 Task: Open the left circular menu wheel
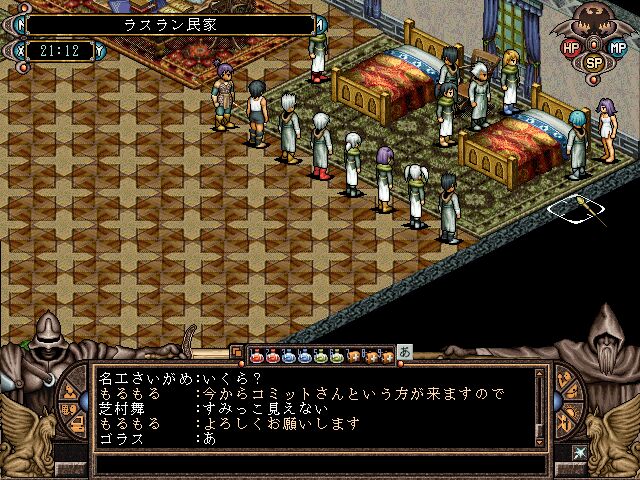(74, 405)
